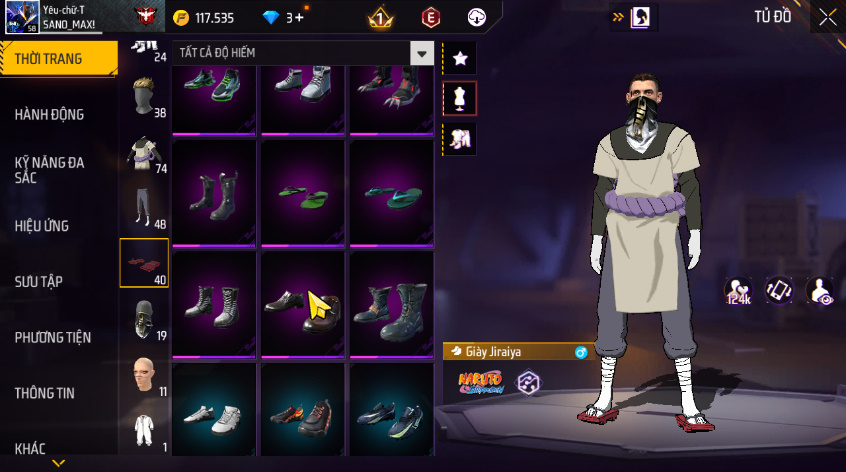Expand the Tất Cả Độ Hiếm dropdown
Viewport: 846px width, 472px height.
pos(423,54)
